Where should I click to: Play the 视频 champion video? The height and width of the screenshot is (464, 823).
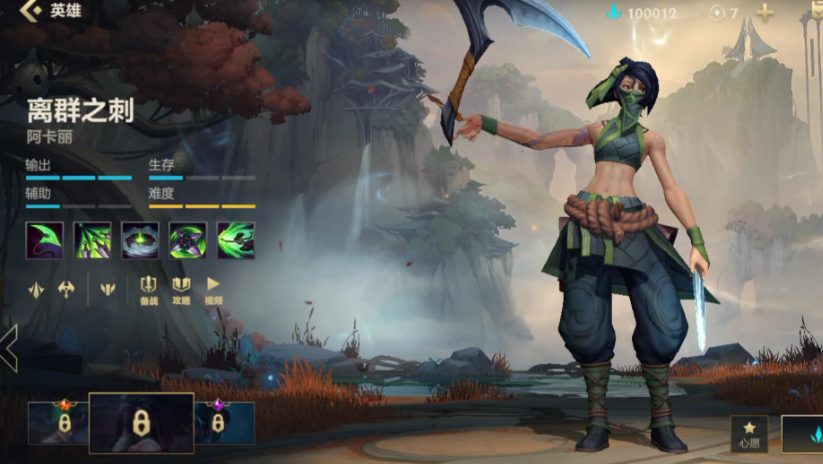coord(213,289)
